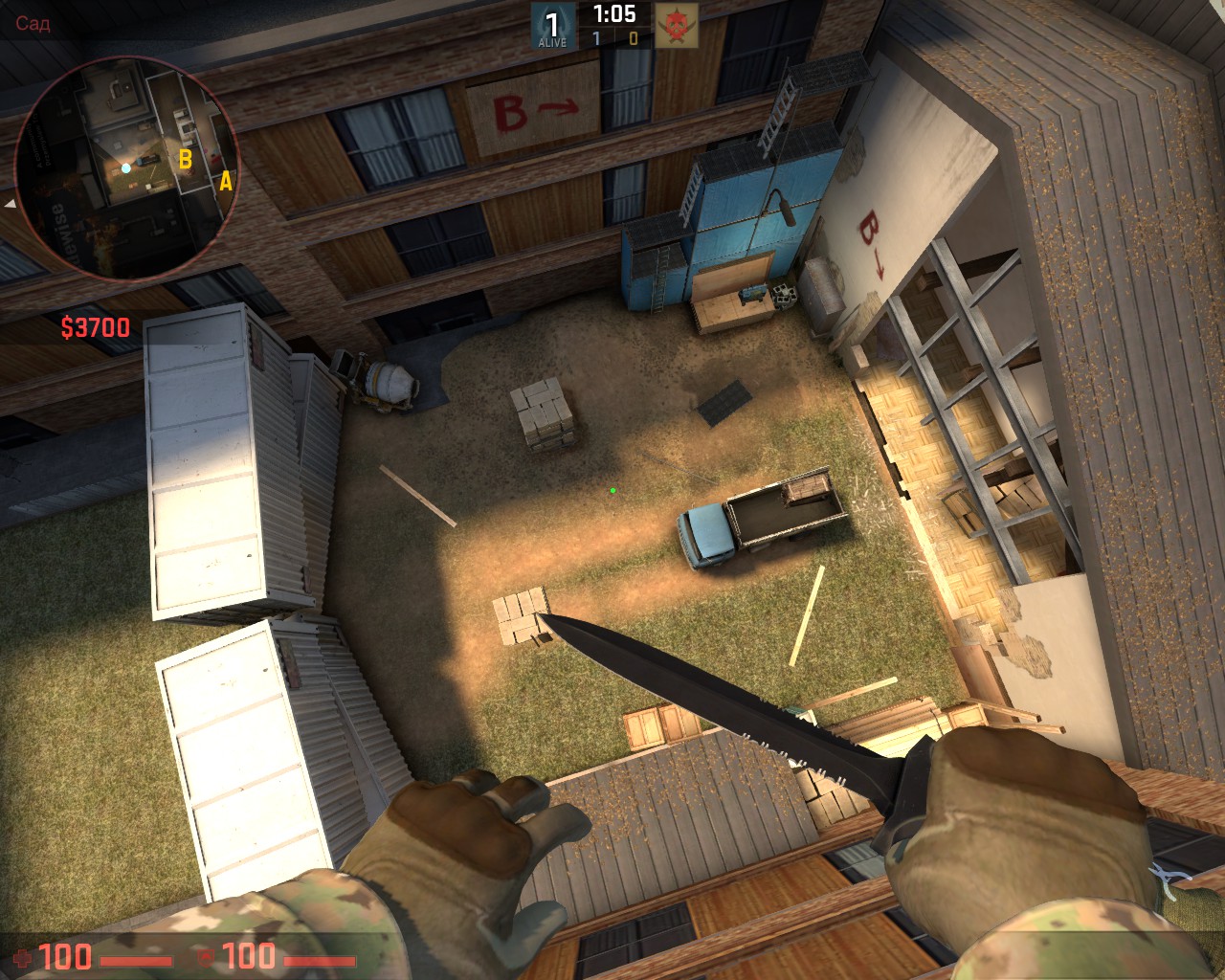1225x980 pixels.
Task: Select bombsite B marker on the radar
Action: tap(186, 159)
